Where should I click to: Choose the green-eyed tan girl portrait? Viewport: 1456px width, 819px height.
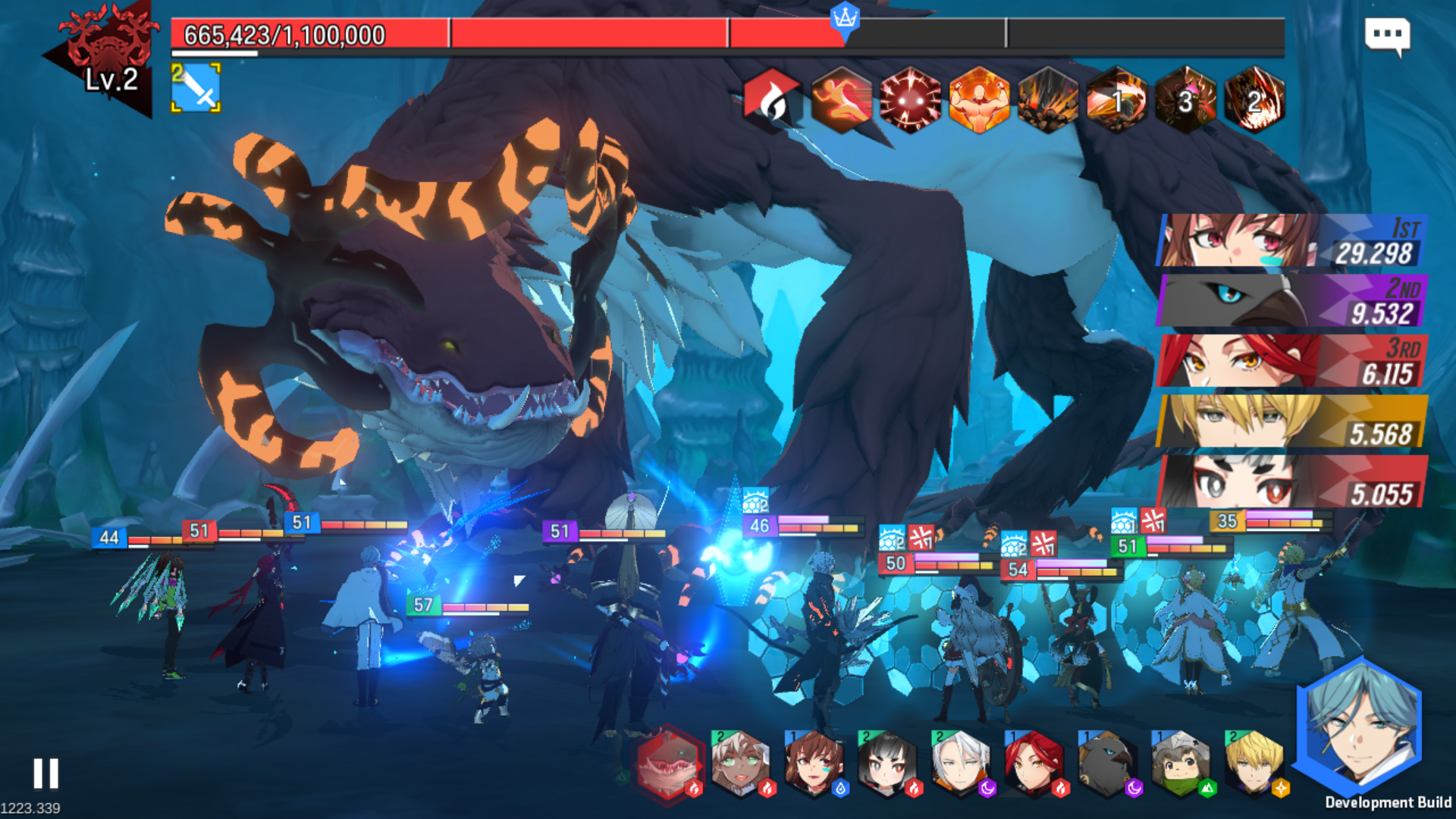(x=741, y=764)
